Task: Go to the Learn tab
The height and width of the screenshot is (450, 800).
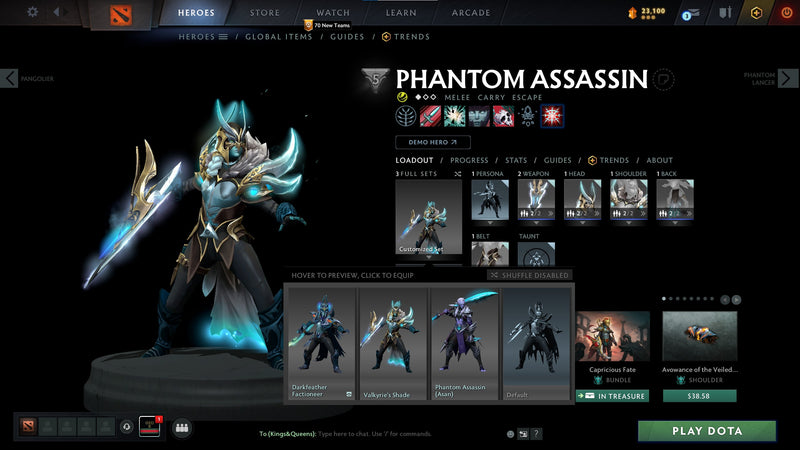Action: point(401,13)
